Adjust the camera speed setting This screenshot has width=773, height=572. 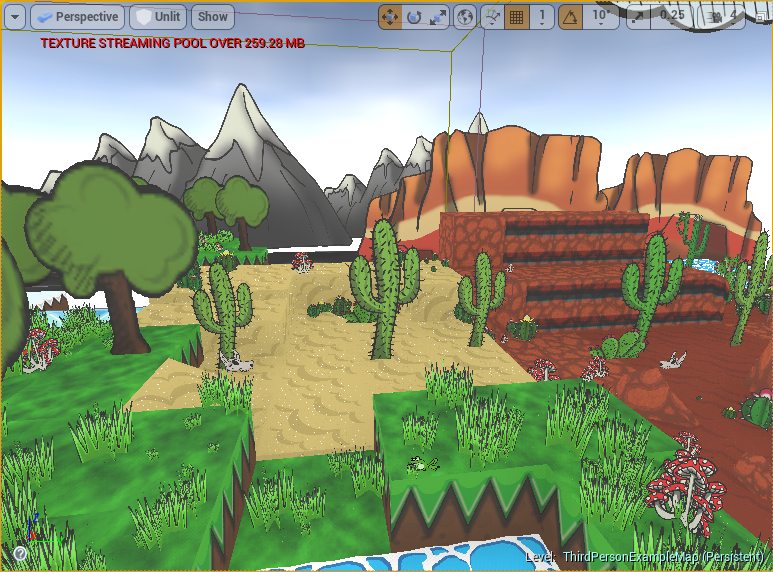click(716, 17)
